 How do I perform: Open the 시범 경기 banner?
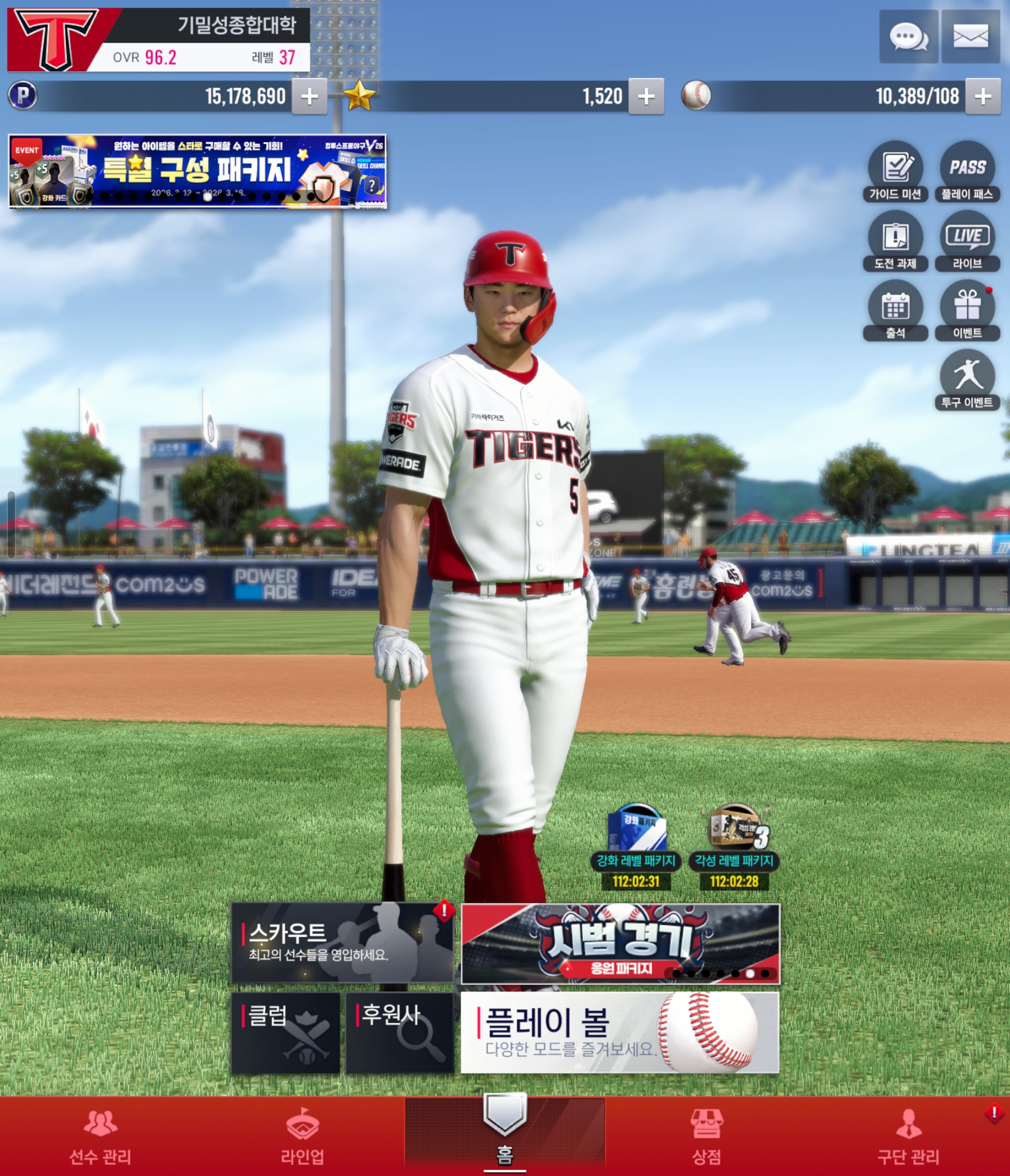(620, 945)
